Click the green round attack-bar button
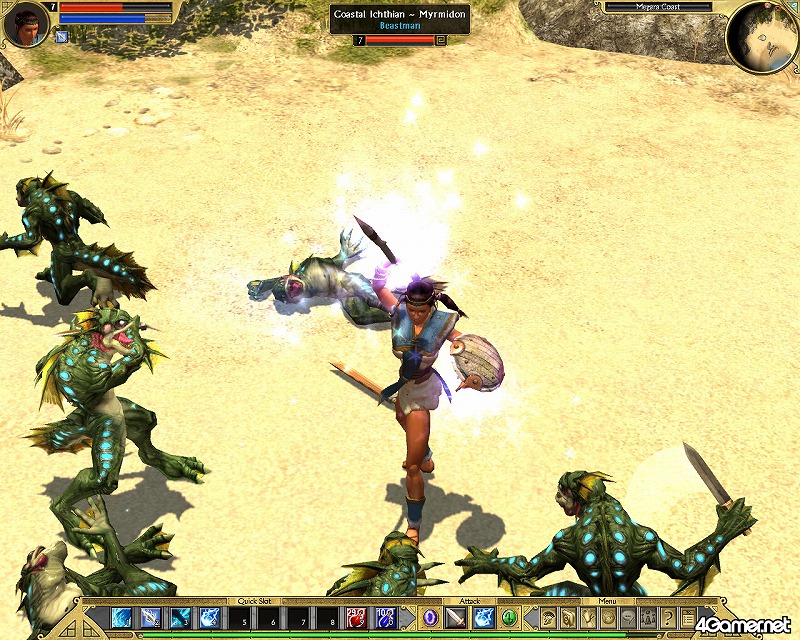 [x=509, y=618]
